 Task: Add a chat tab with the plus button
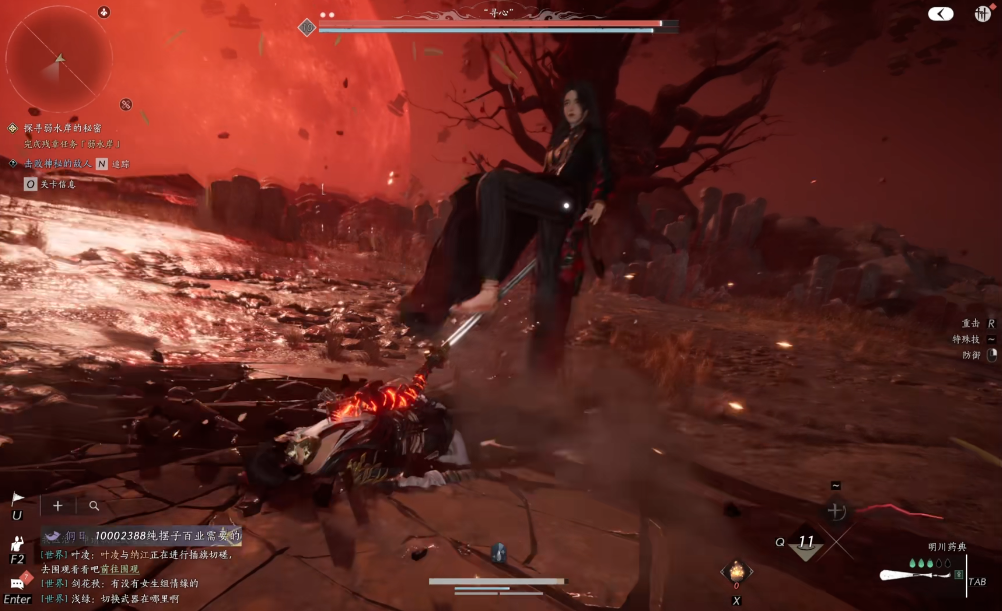(57, 506)
